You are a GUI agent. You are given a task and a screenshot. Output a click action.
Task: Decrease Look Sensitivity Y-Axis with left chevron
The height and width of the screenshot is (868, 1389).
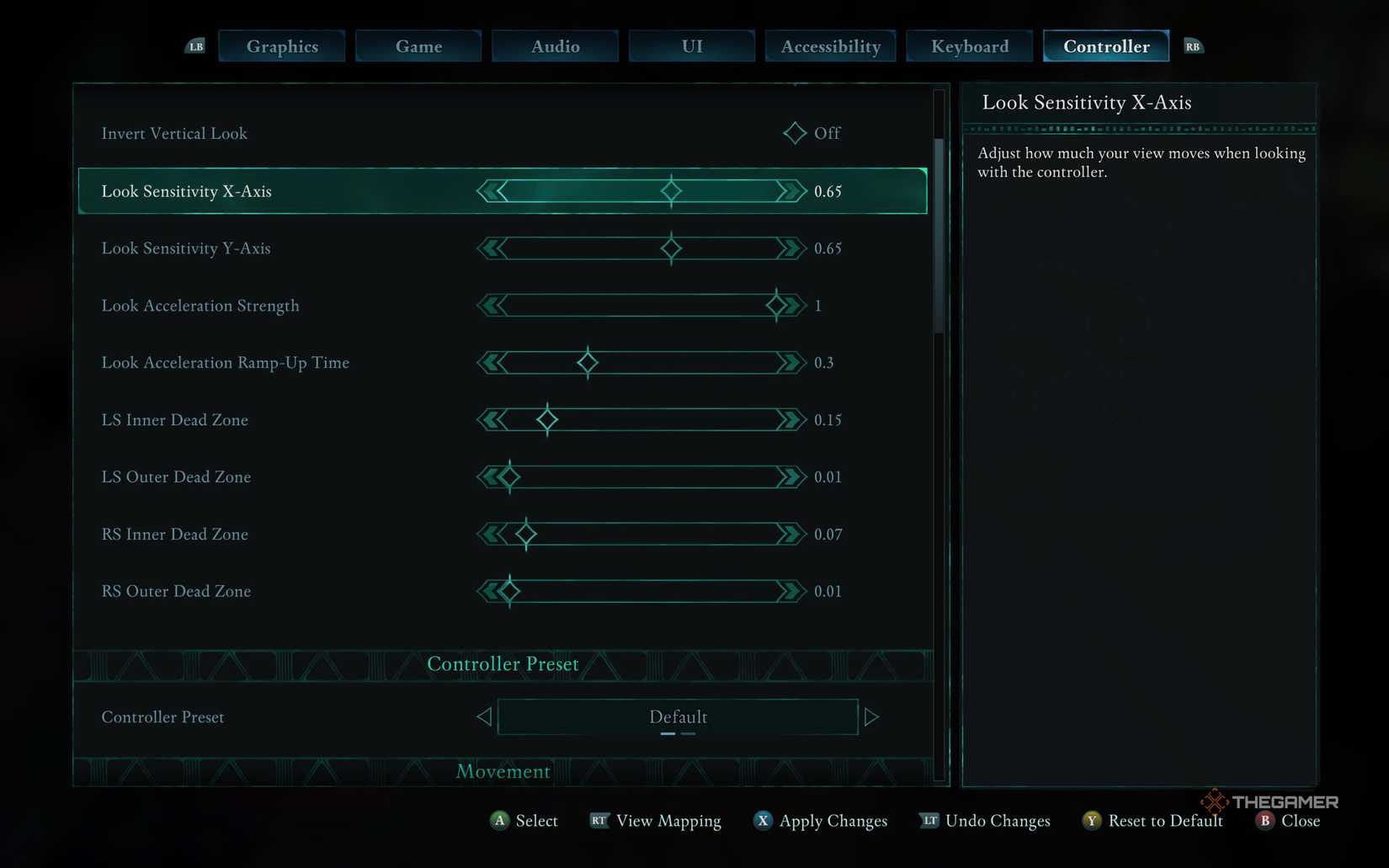click(x=491, y=248)
